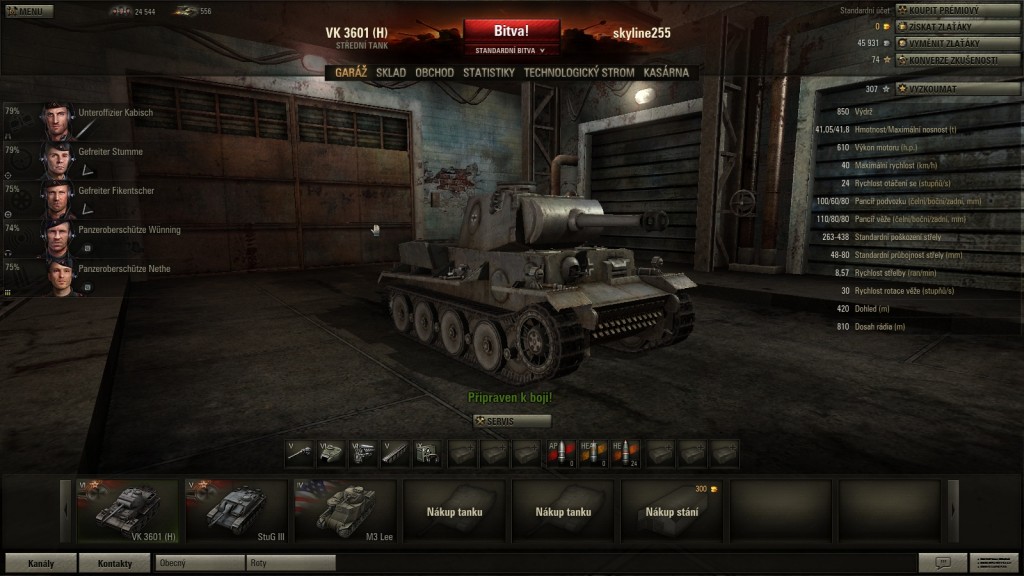This screenshot has width=1024, height=576.
Task: Buy a new garage slot (Nákup stání)
Action: (671, 510)
